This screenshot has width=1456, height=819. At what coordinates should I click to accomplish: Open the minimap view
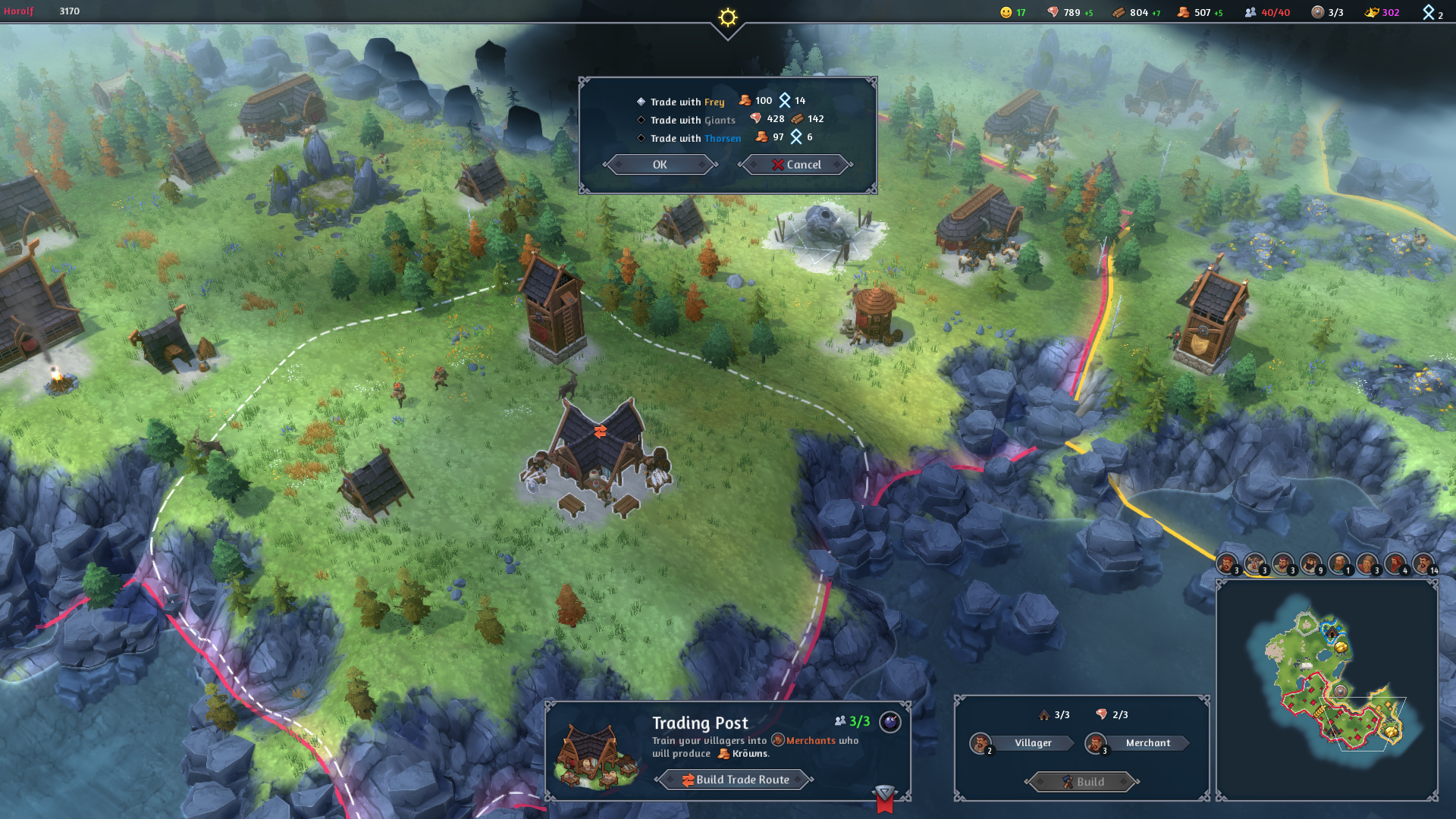pos(1326,690)
